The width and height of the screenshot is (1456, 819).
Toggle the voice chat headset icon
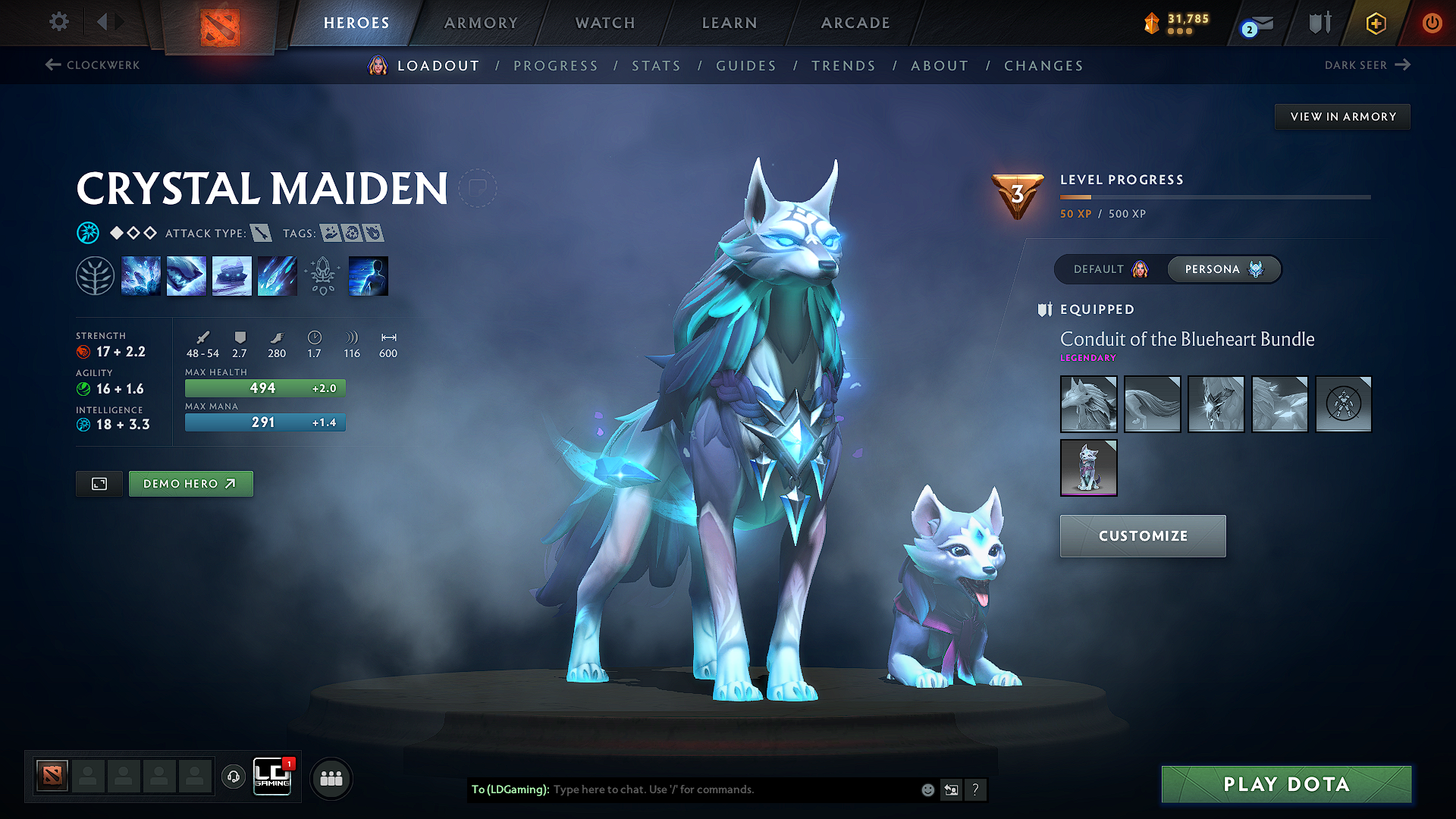click(234, 777)
